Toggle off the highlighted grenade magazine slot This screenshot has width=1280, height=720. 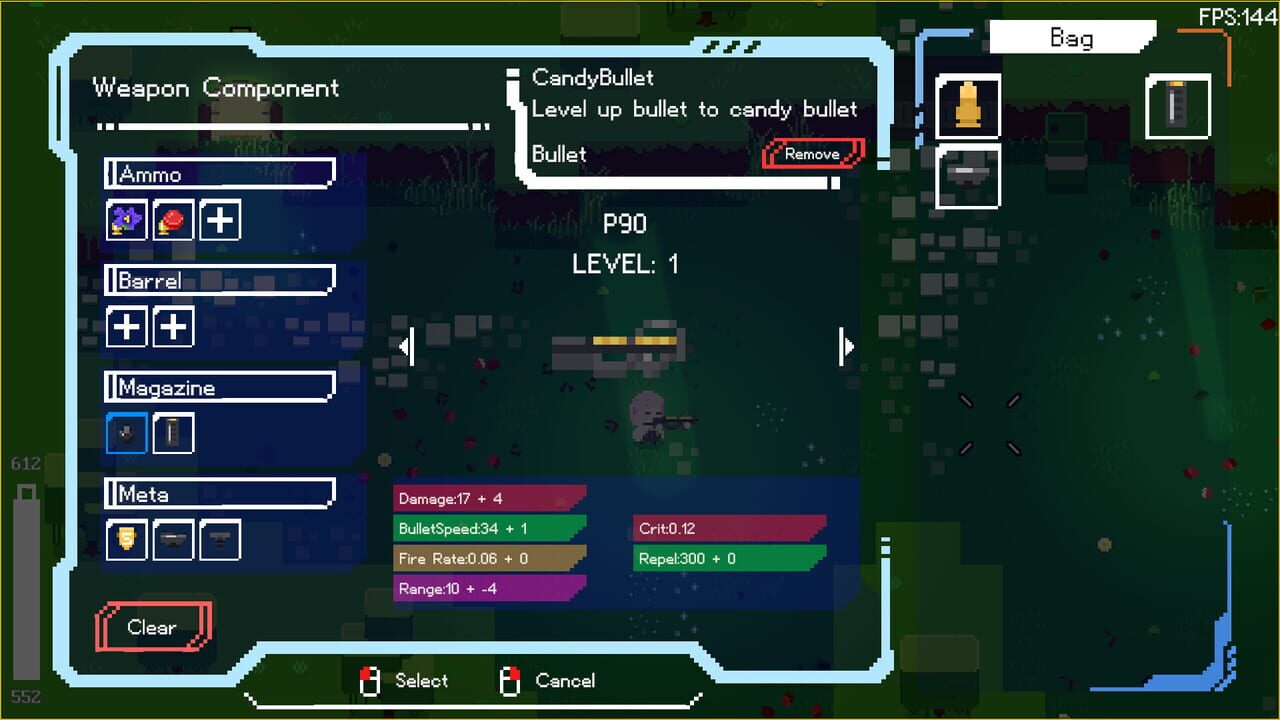(x=126, y=433)
